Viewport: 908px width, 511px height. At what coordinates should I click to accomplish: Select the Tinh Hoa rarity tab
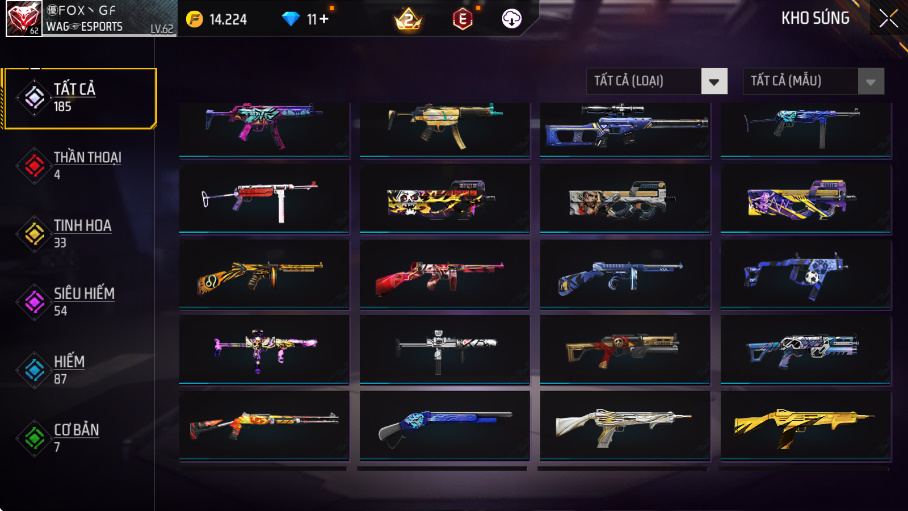click(x=79, y=234)
